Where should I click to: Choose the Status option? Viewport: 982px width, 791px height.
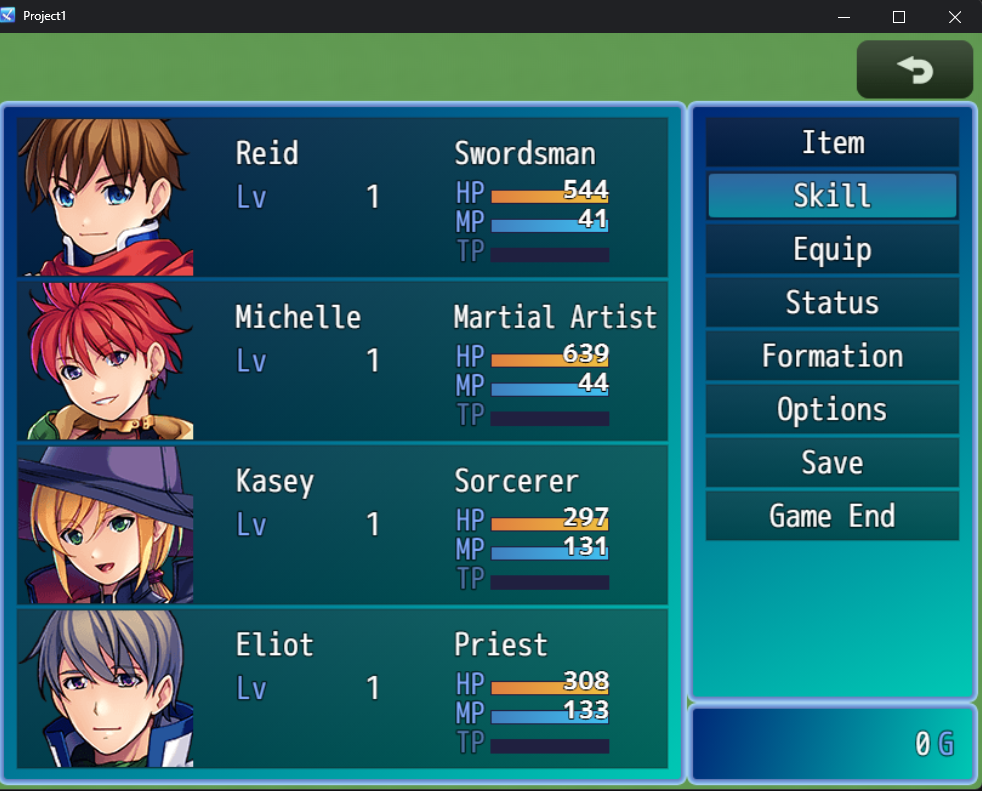(832, 302)
